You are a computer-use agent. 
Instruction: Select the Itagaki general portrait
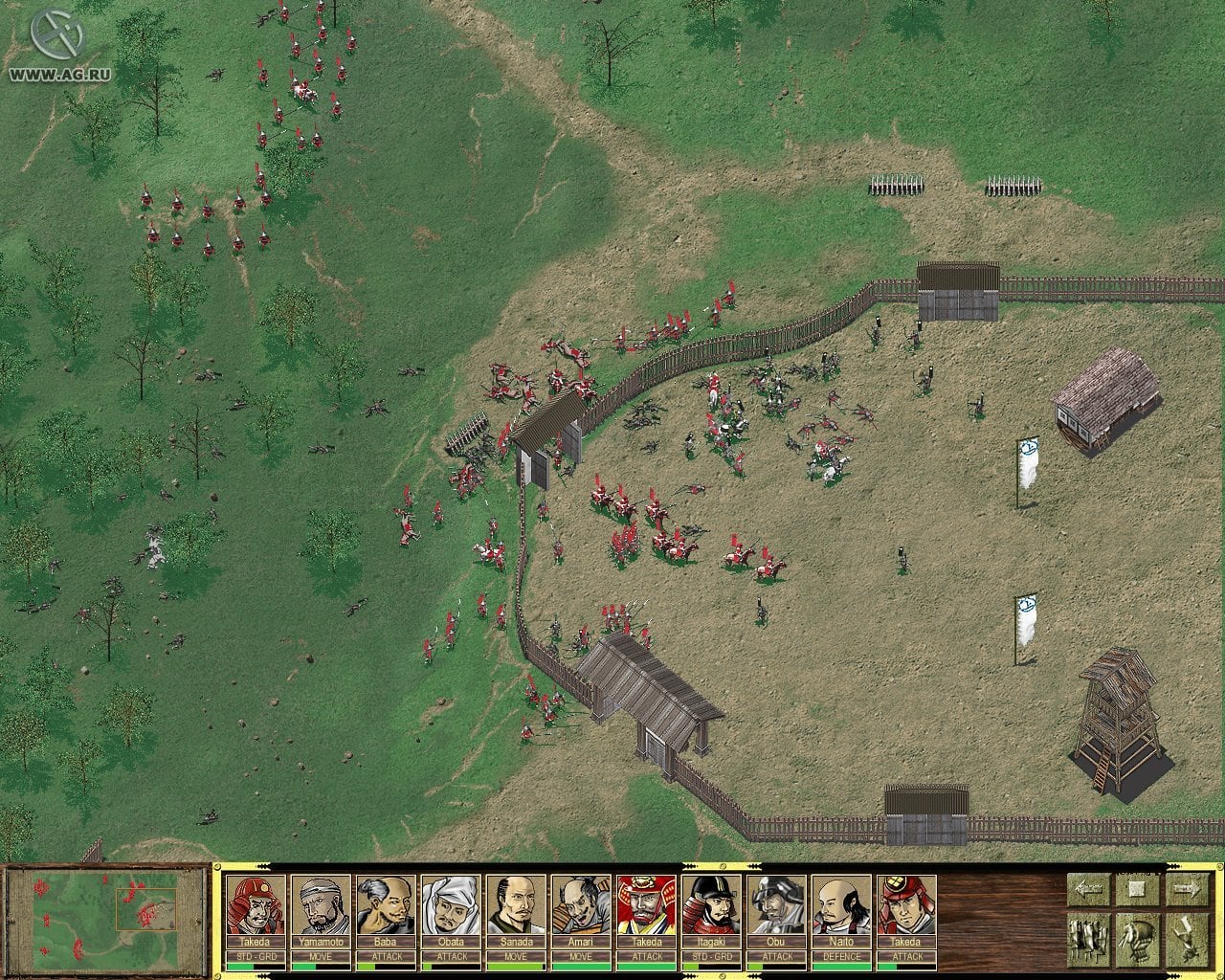[x=711, y=905]
